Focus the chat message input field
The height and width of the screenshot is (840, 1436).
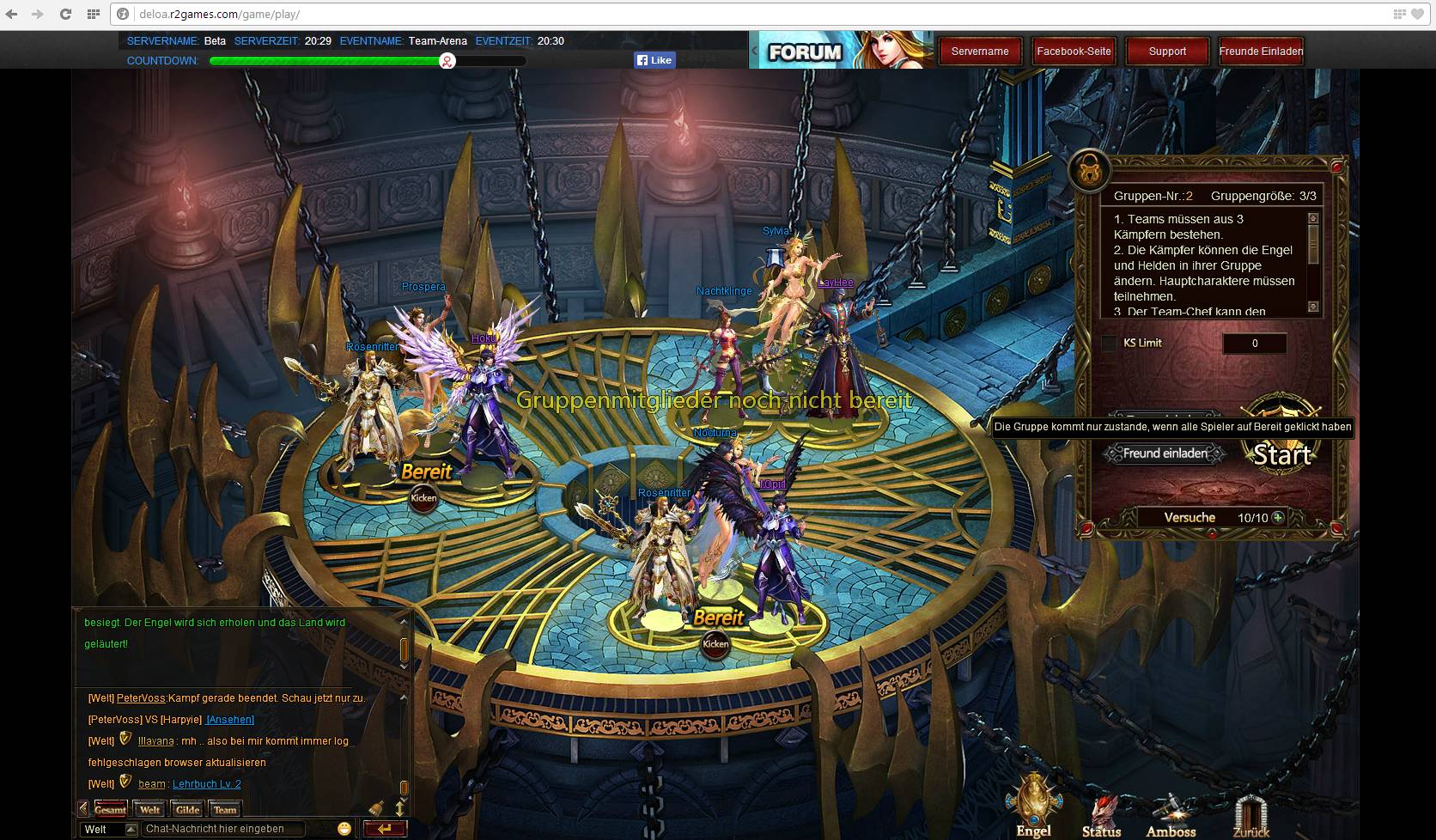point(223,829)
